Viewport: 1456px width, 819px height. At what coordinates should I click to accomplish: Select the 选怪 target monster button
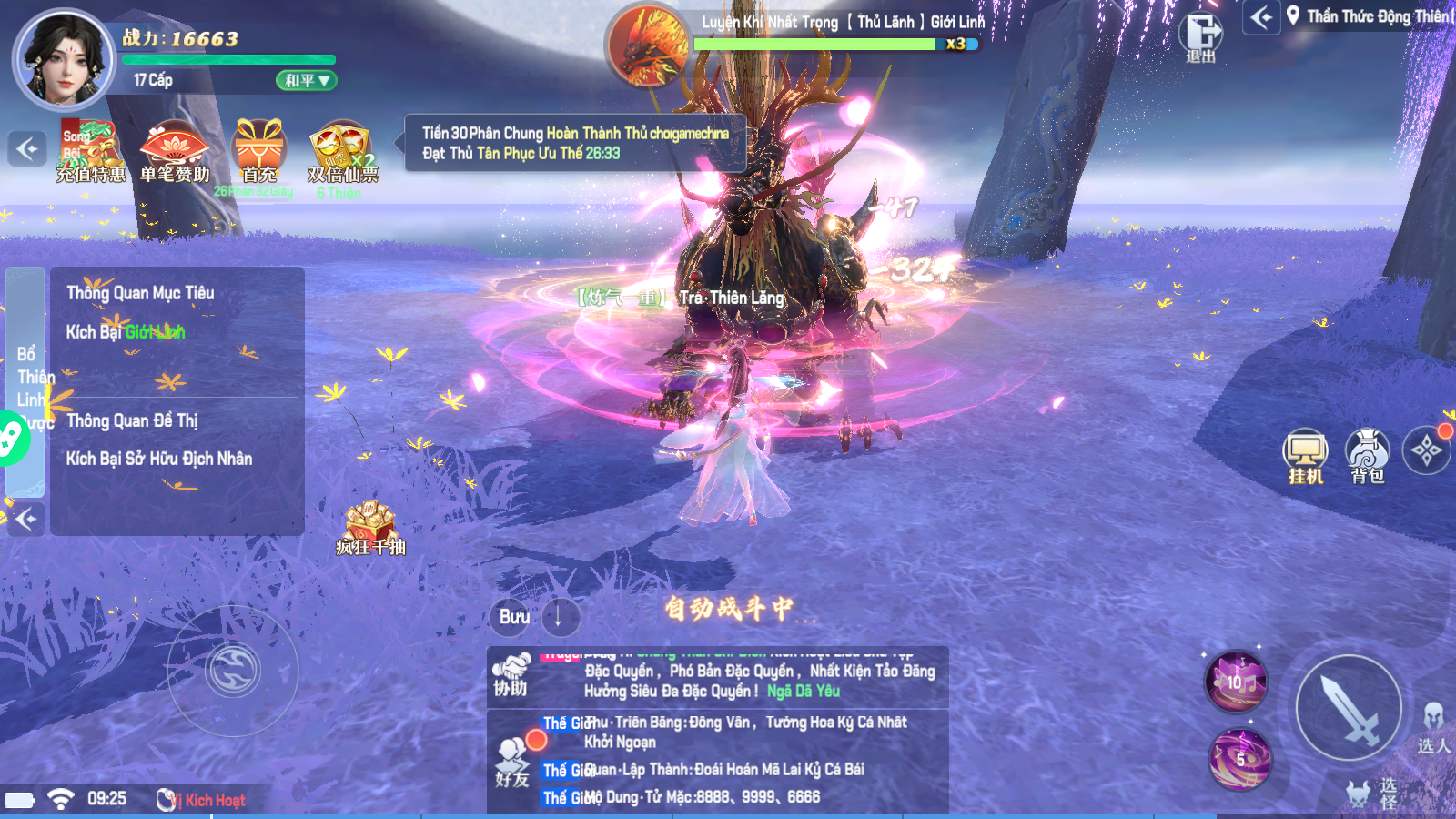click(1372, 794)
